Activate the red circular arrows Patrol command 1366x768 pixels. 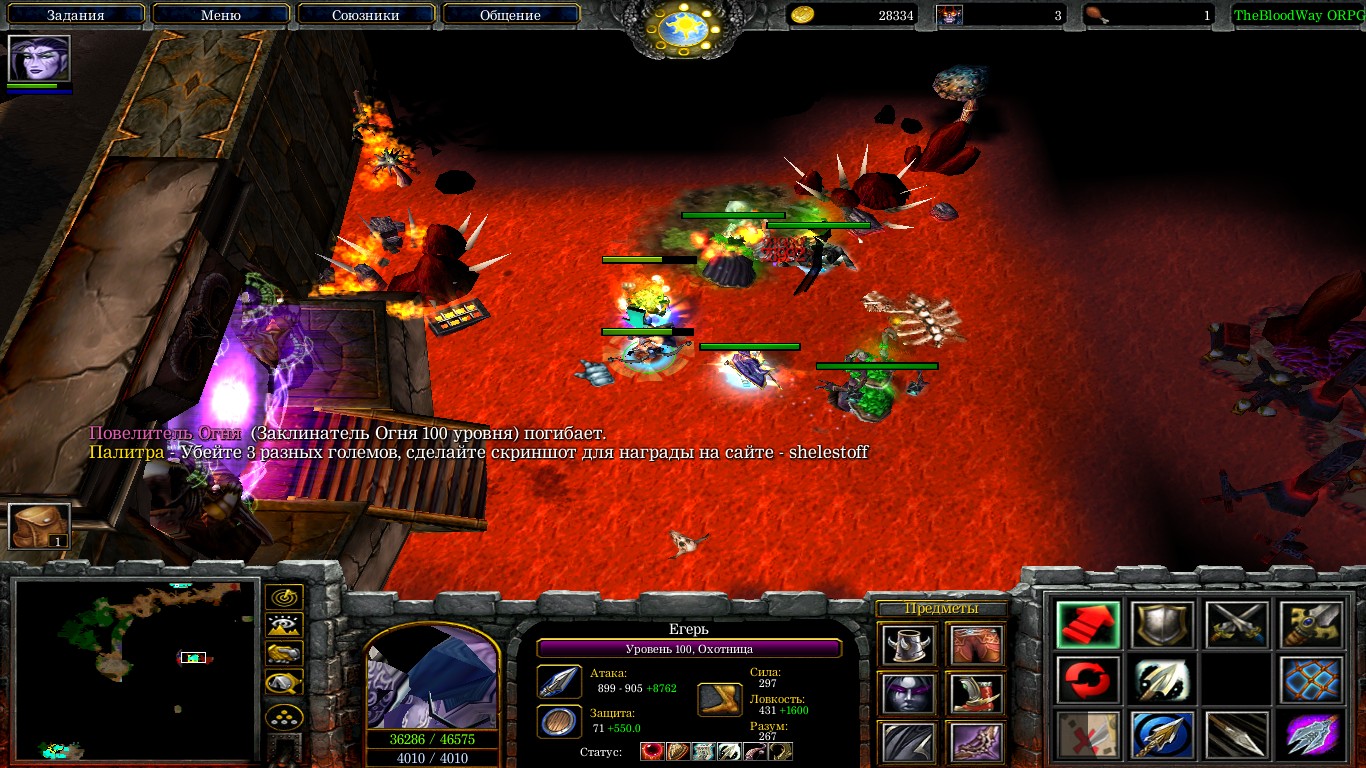click(x=1086, y=680)
